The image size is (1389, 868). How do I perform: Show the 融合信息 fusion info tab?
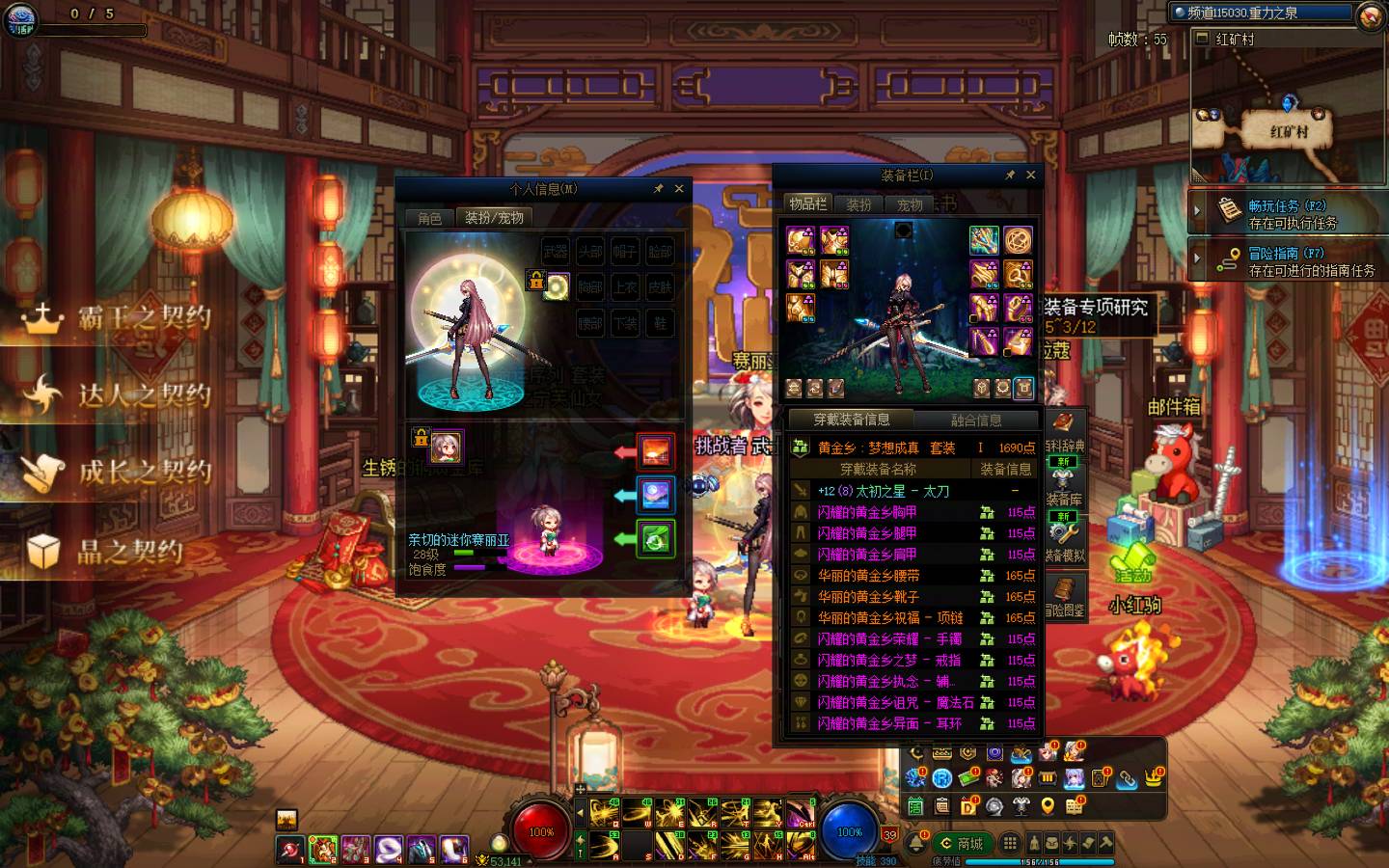[x=976, y=420]
